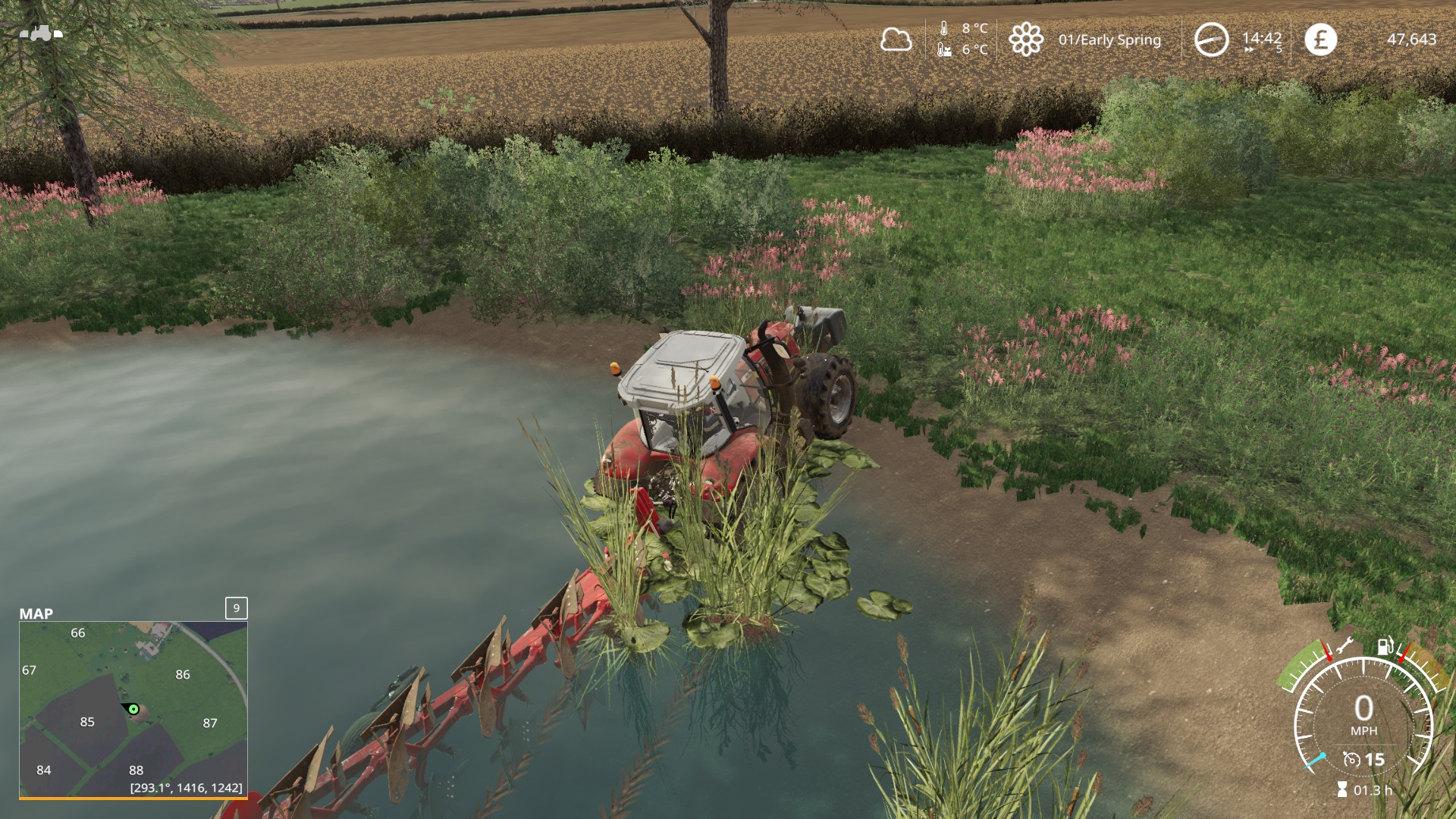Select field 85 on the minimap
Image resolution: width=1456 pixels, height=819 pixels.
coord(87,722)
